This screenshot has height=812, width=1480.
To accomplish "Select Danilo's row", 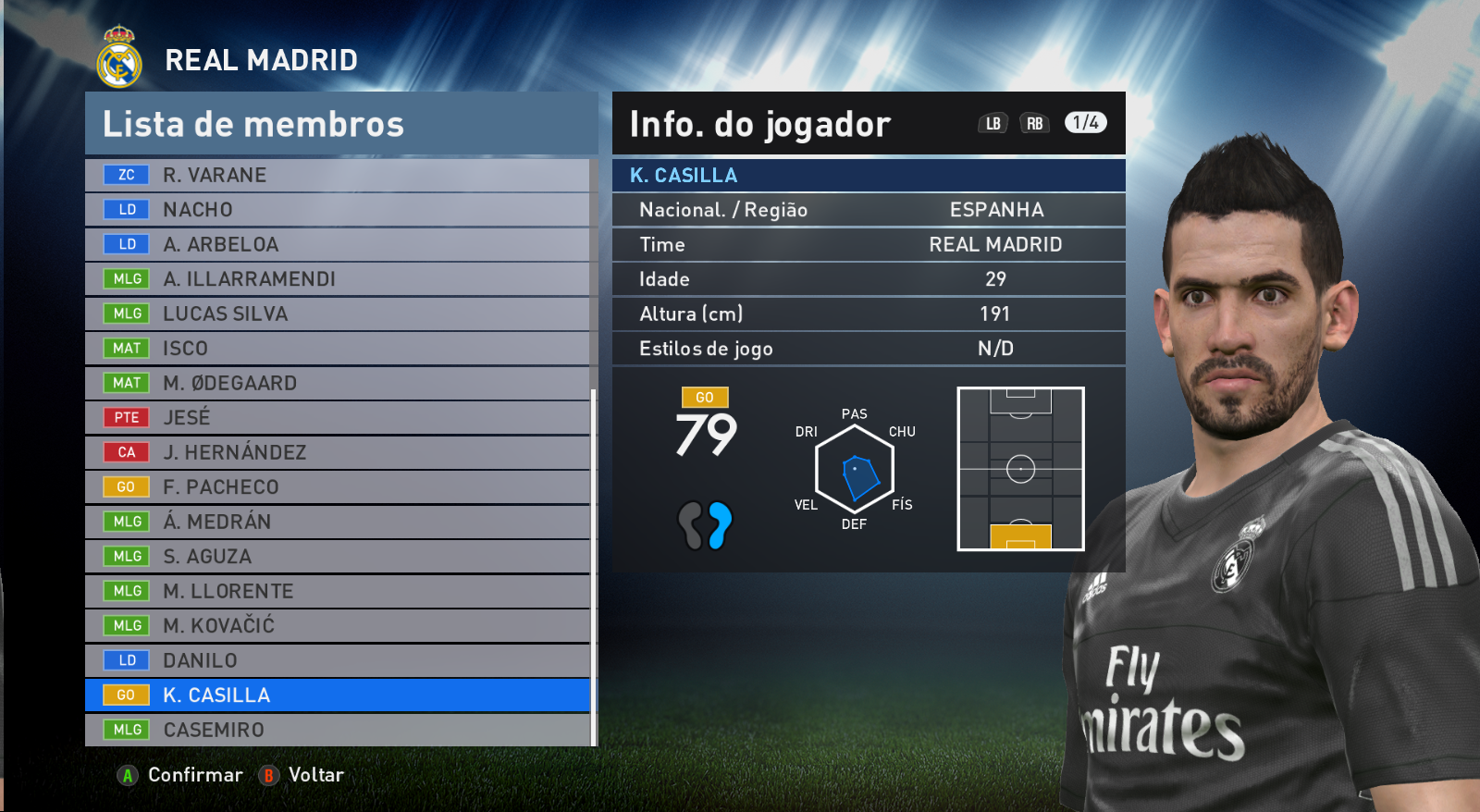I will tap(338, 660).
